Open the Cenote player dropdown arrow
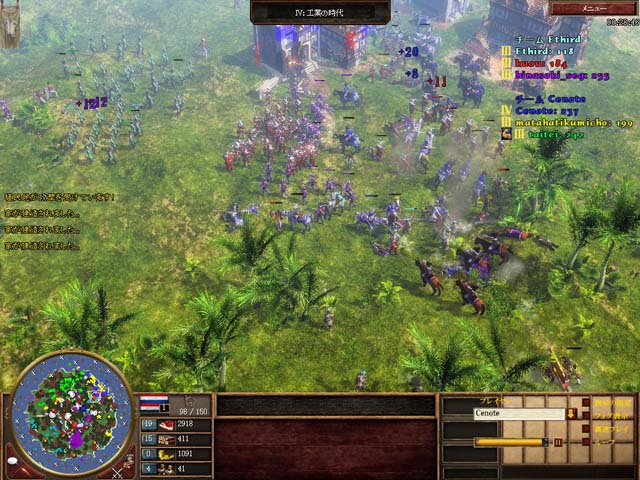Screen dimensions: 640x480 click(x=571, y=414)
